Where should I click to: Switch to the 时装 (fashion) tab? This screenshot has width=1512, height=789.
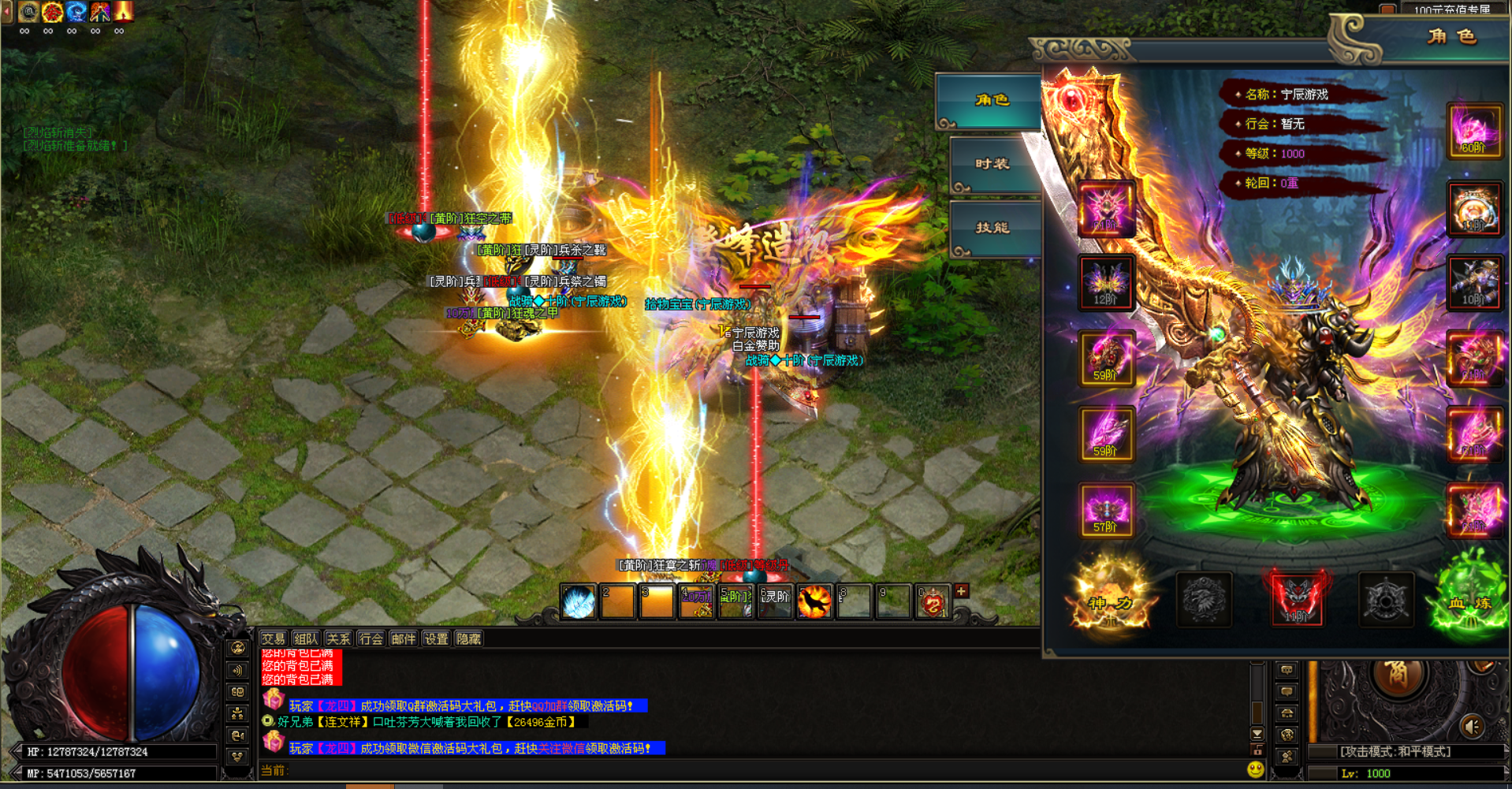tap(992, 164)
